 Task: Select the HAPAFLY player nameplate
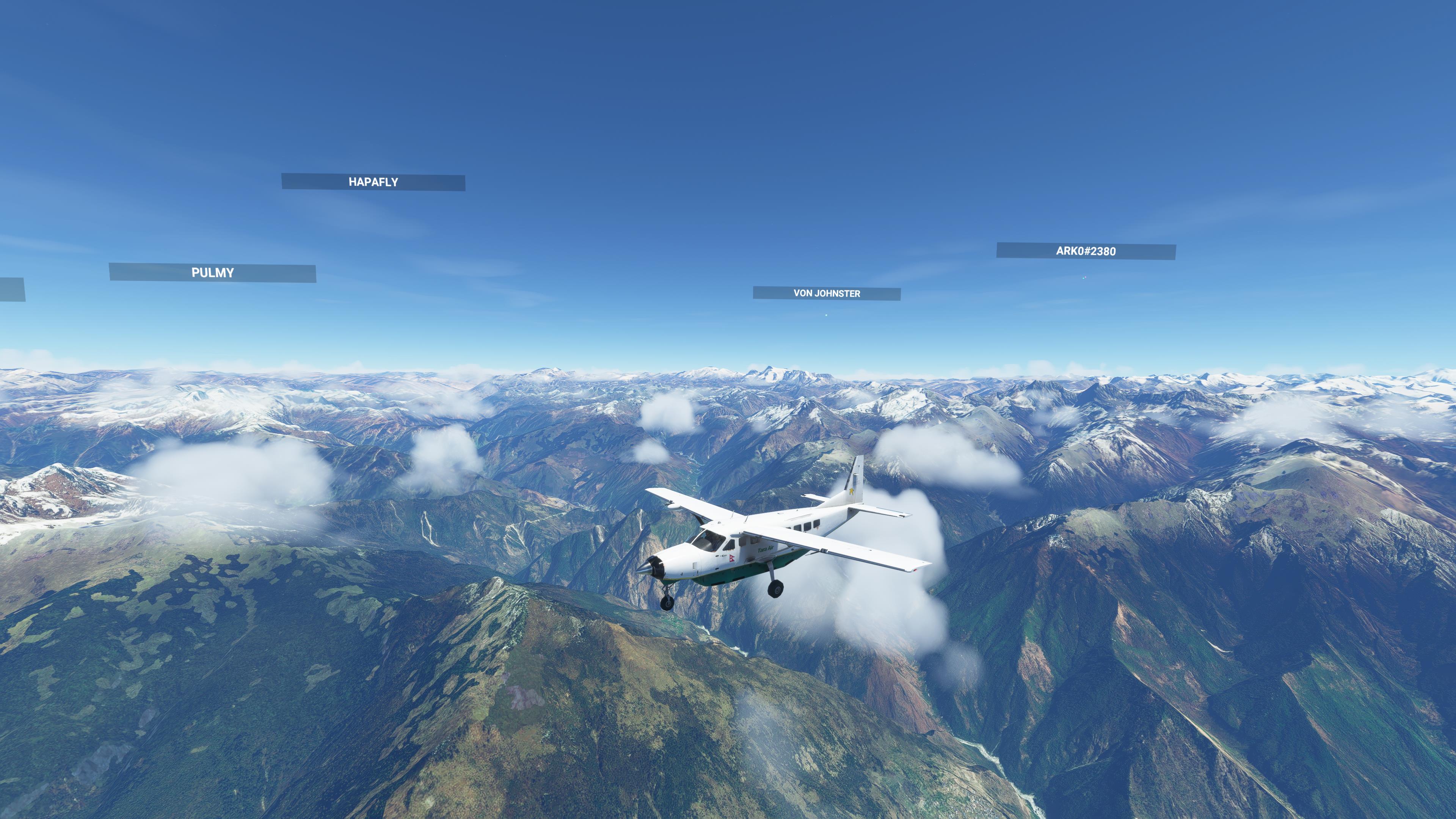pos(373,182)
